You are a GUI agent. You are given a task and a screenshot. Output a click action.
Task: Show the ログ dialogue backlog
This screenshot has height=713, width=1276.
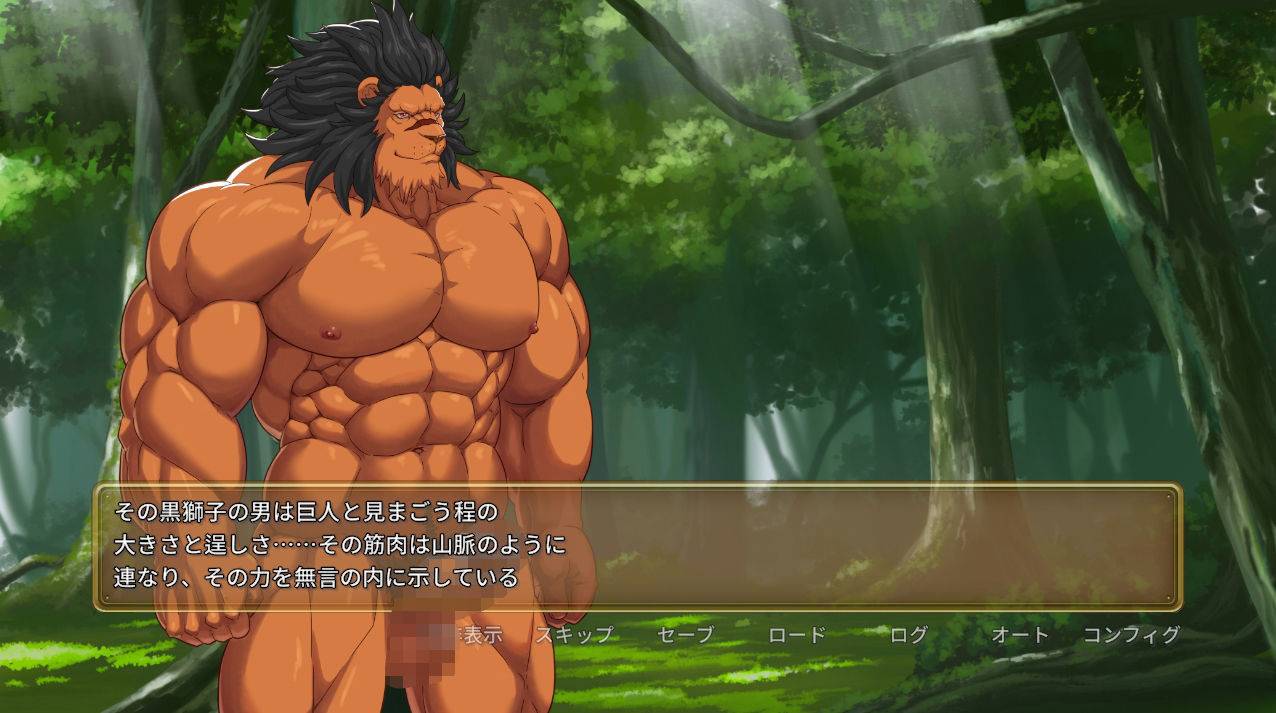coord(909,635)
